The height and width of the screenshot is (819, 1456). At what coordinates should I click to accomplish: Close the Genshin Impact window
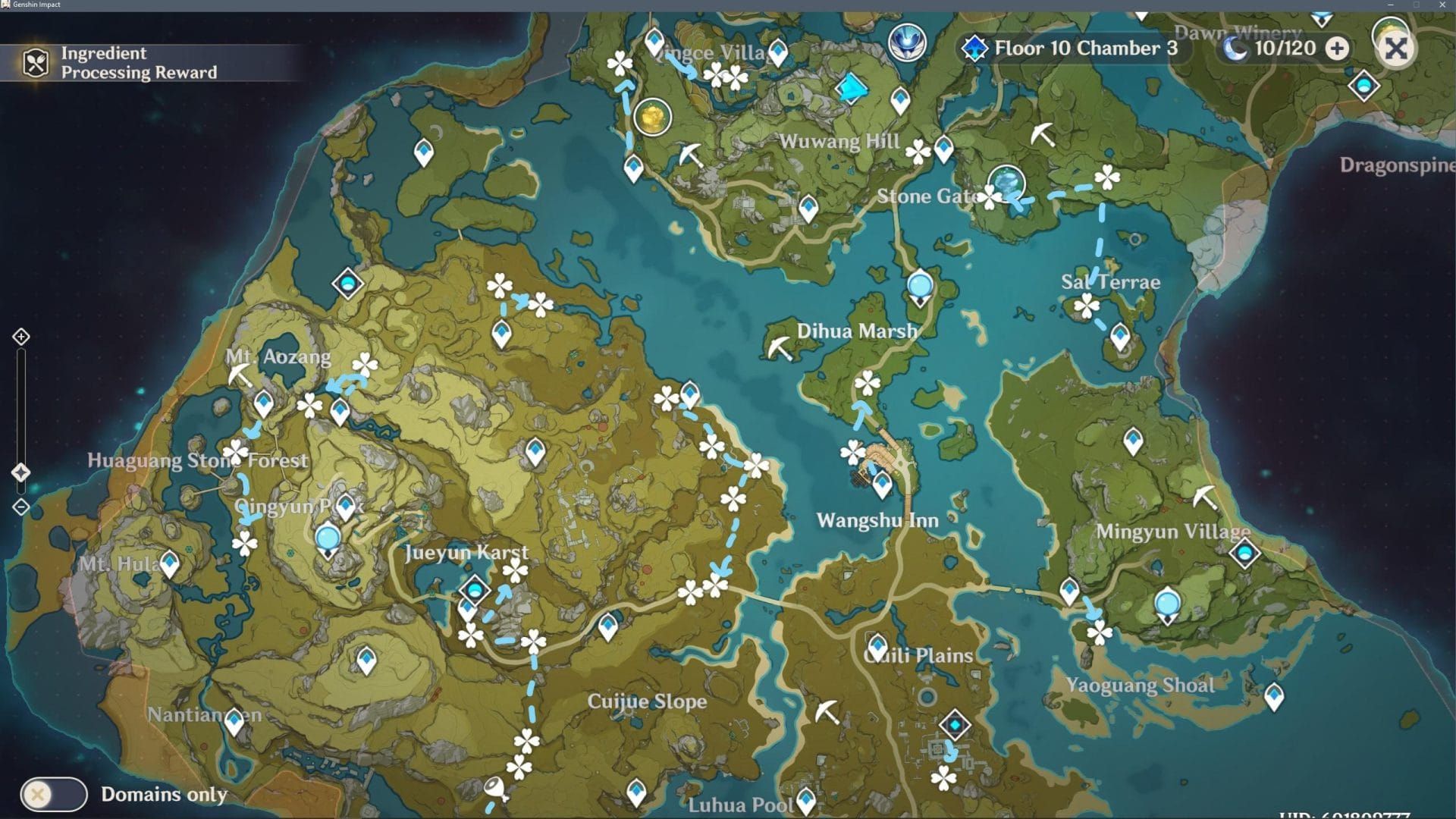pos(1442,5)
